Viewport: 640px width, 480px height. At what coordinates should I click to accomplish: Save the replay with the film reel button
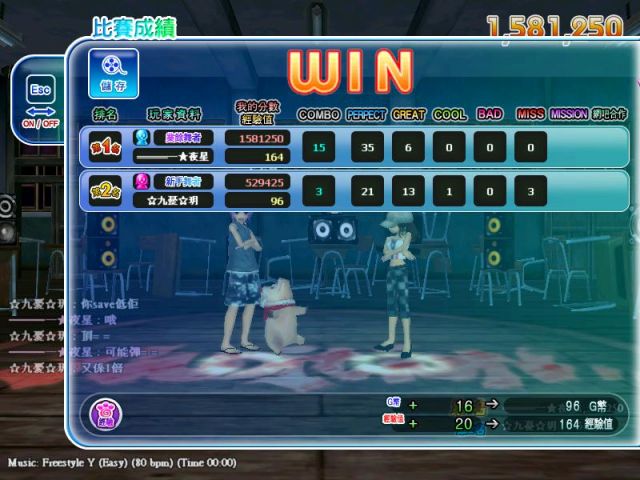[x=113, y=73]
